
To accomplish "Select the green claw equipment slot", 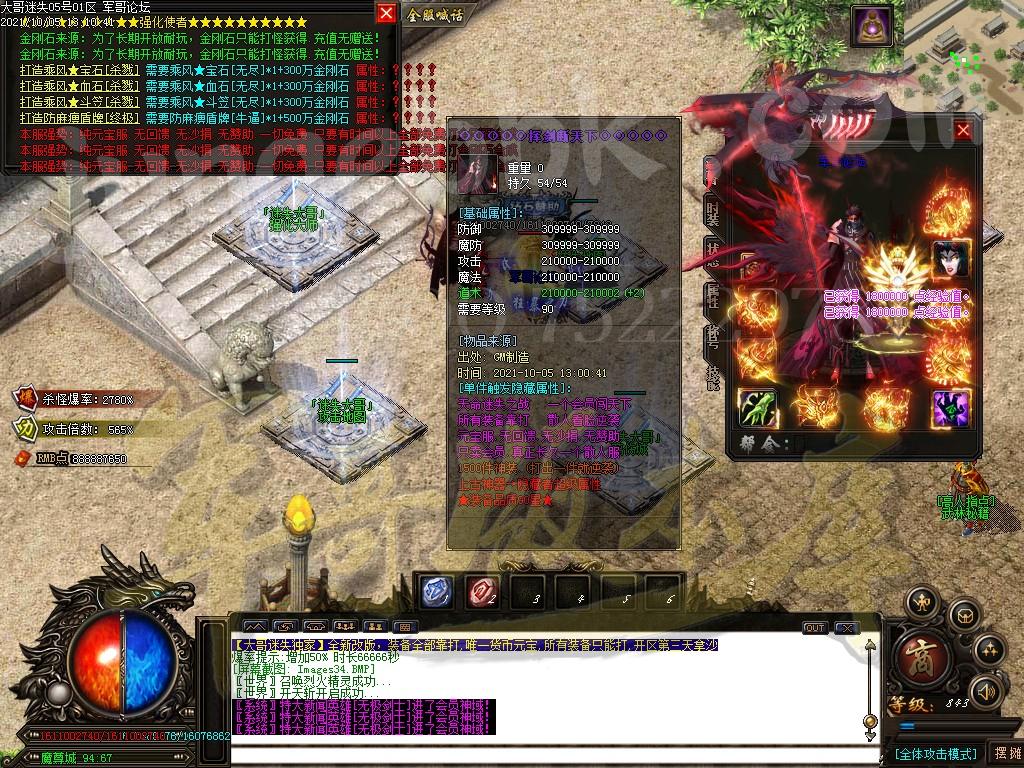I will (758, 408).
